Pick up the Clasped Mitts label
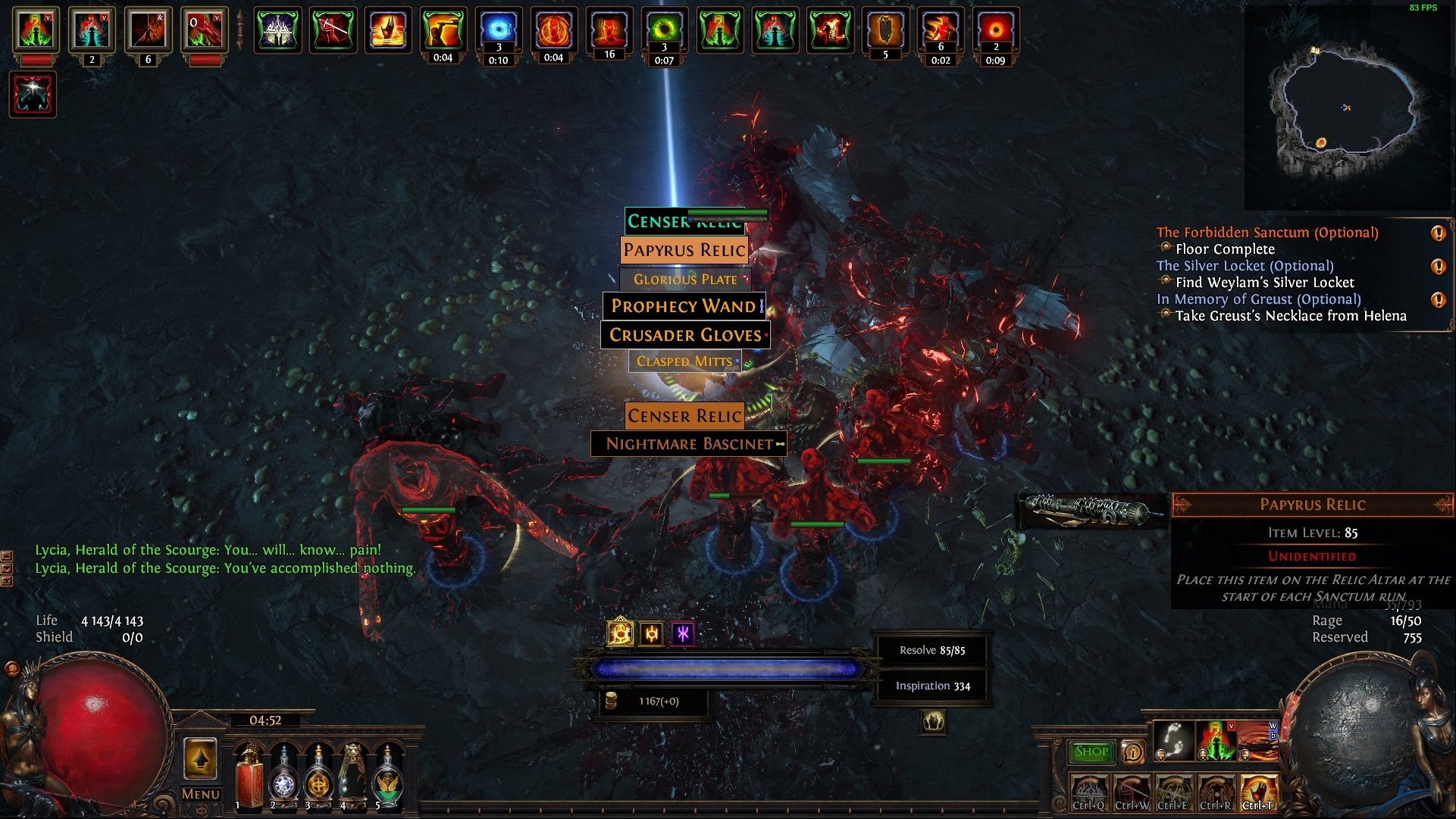The width and height of the screenshot is (1456, 819). [684, 361]
